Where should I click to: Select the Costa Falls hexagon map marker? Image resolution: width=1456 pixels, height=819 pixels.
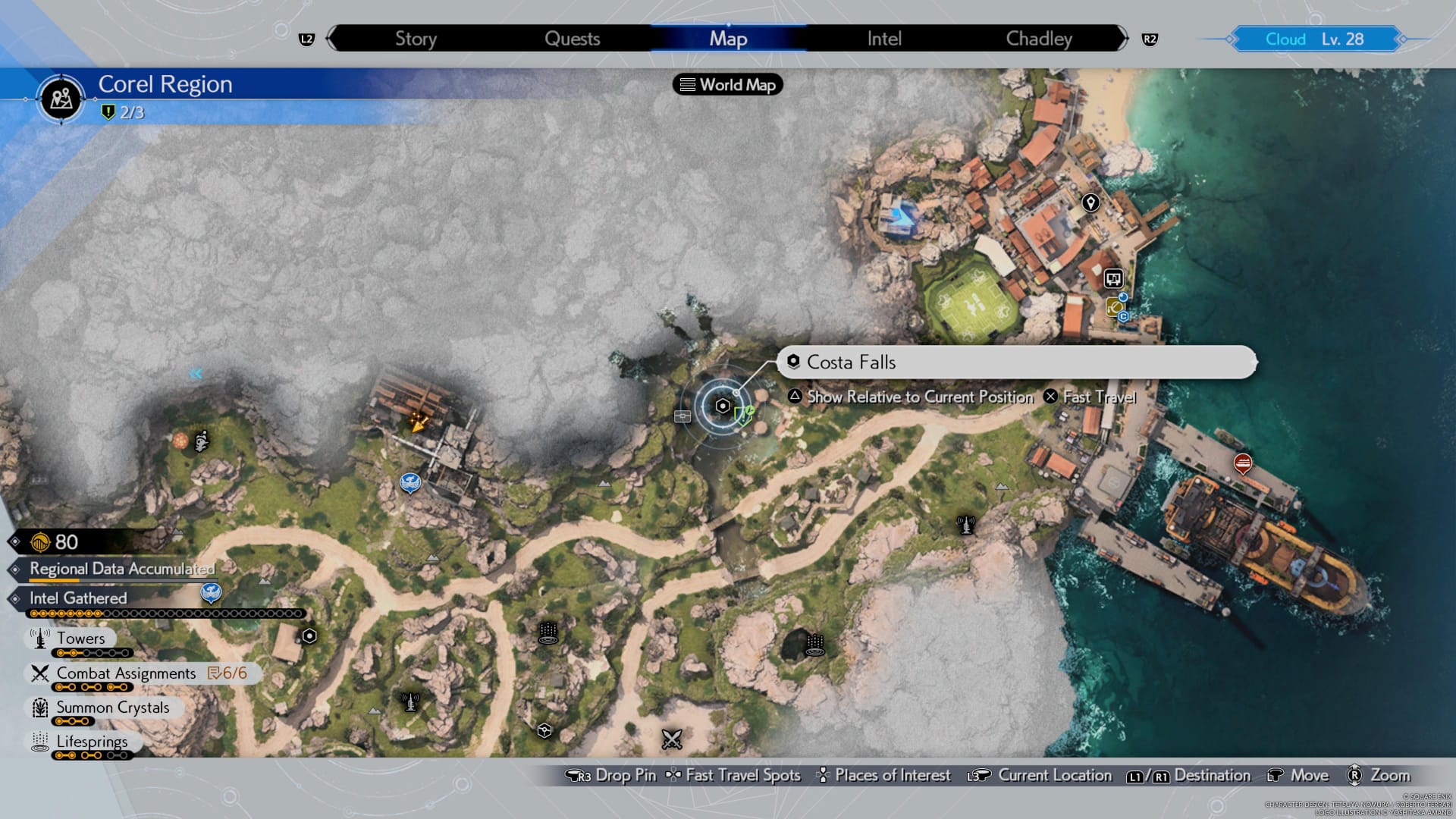pos(723,406)
